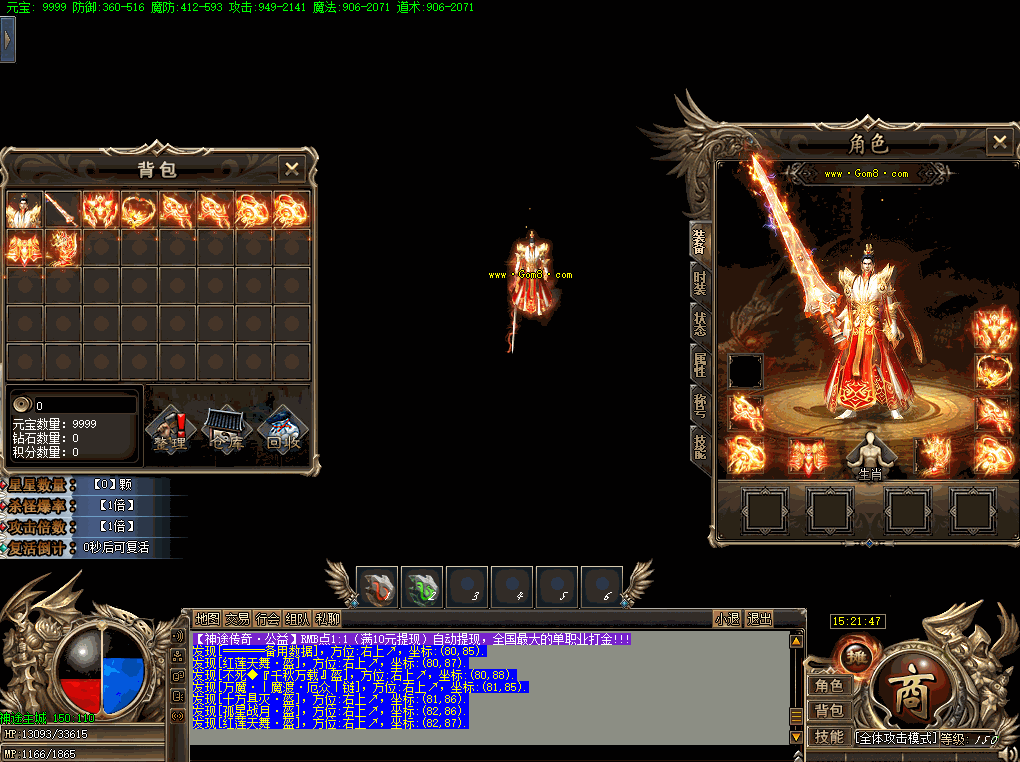Switch to the 时装 fashion tab
1020x762 pixels.
click(x=700, y=281)
